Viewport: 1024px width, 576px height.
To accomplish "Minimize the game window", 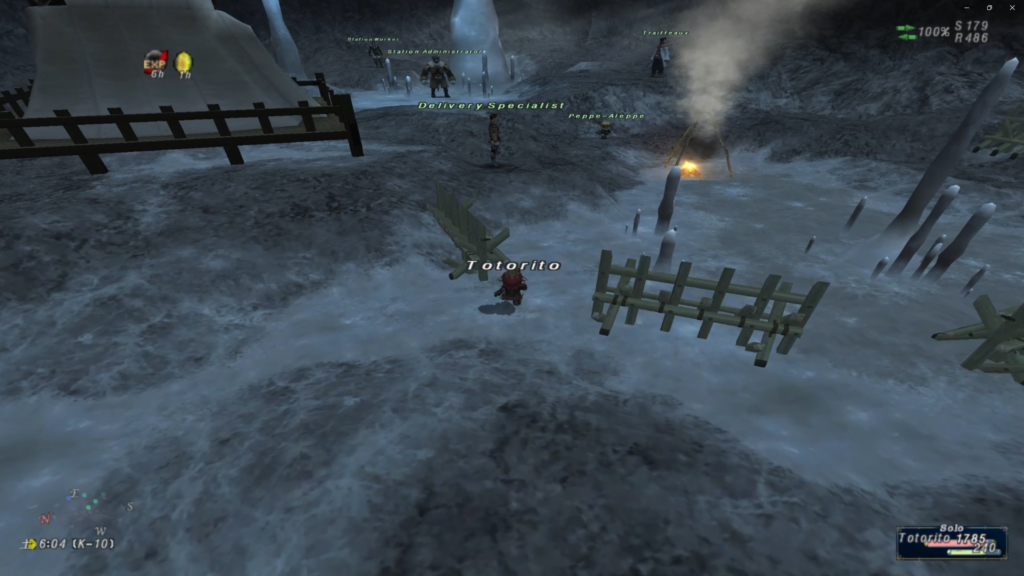I will tap(968, 7).
